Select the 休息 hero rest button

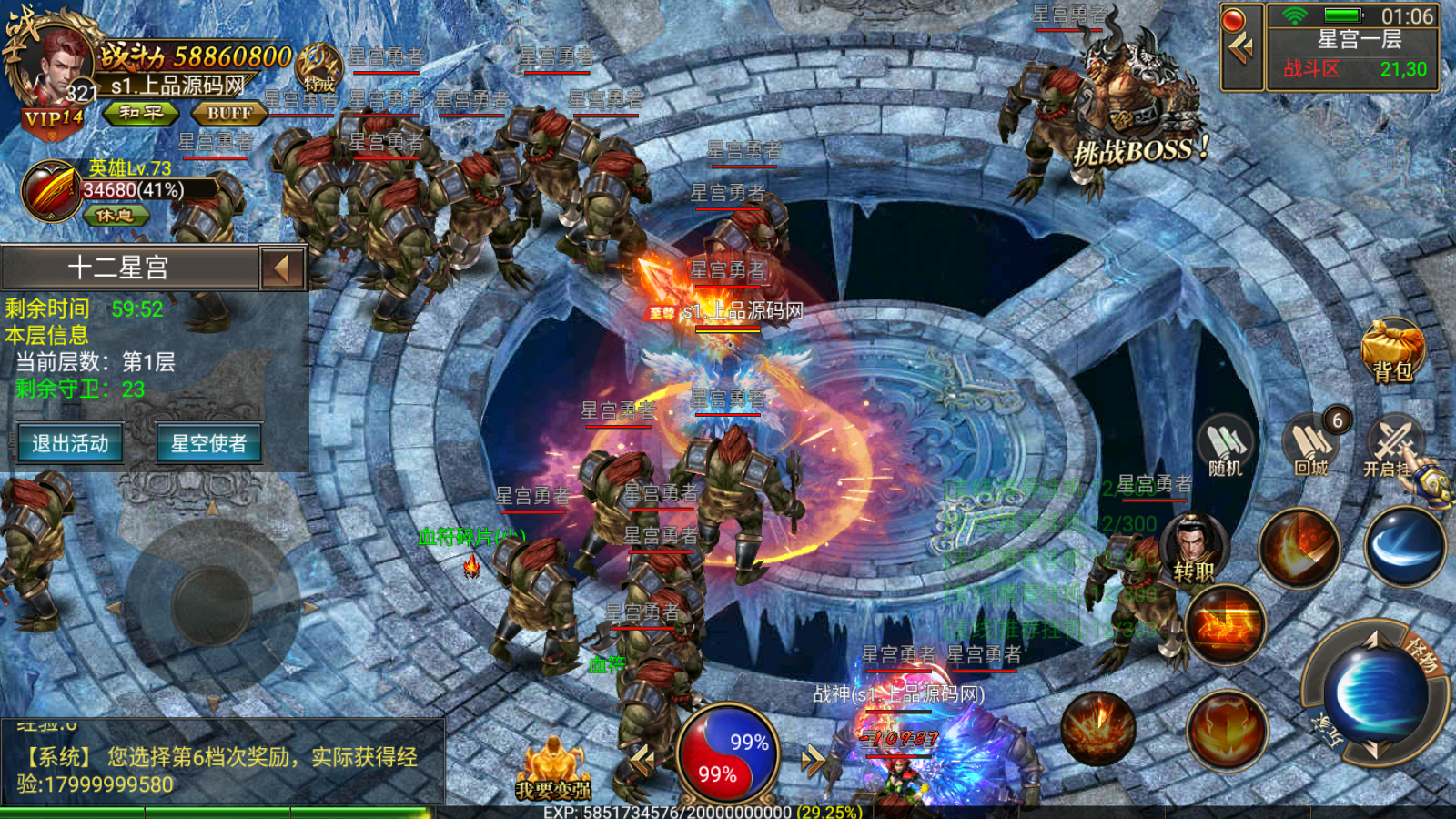[x=116, y=216]
